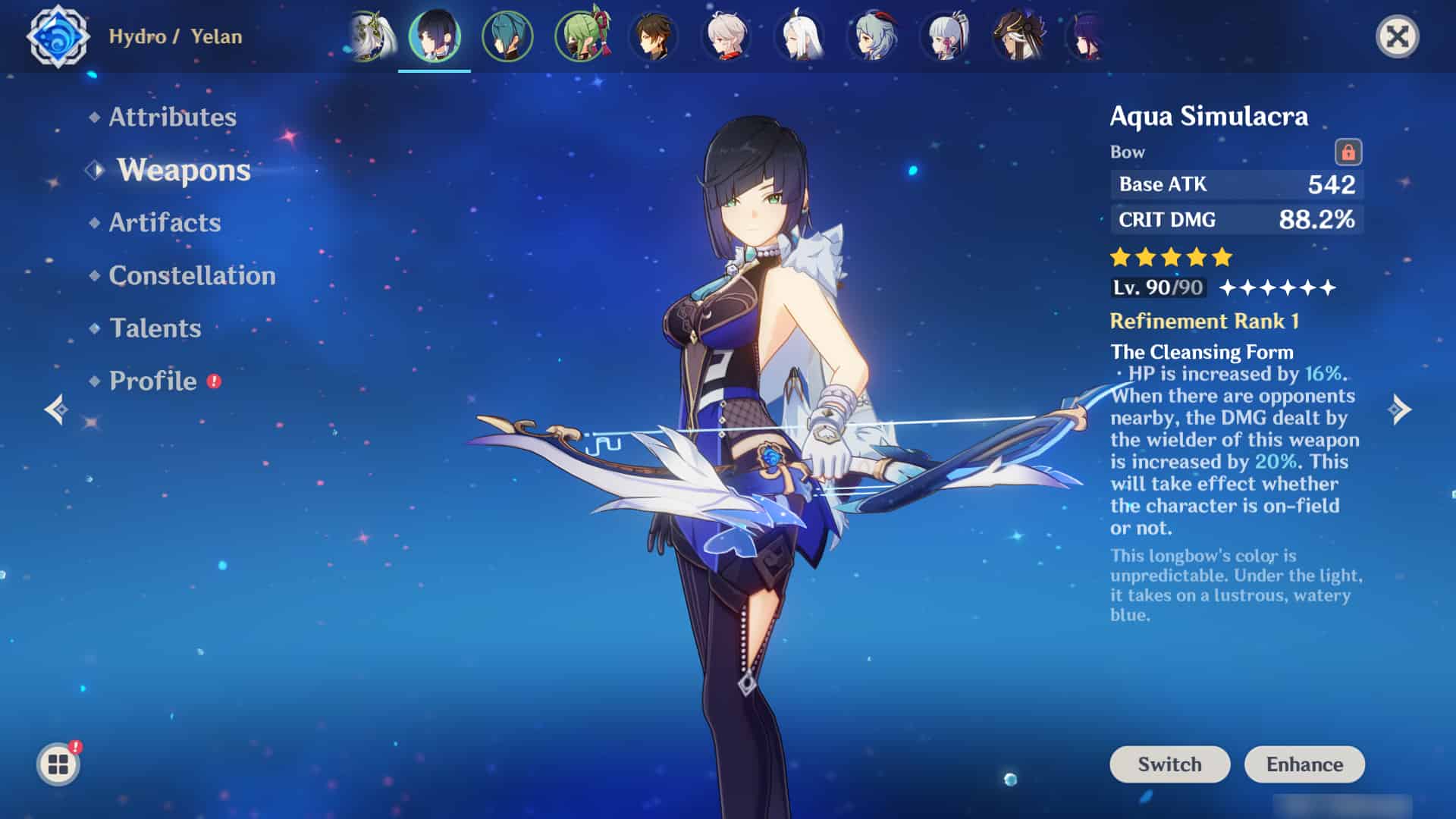Select the purple-haired character portrait
Image resolution: width=1456 pixels, height=819 pixels.
[x=1086, y=36]
